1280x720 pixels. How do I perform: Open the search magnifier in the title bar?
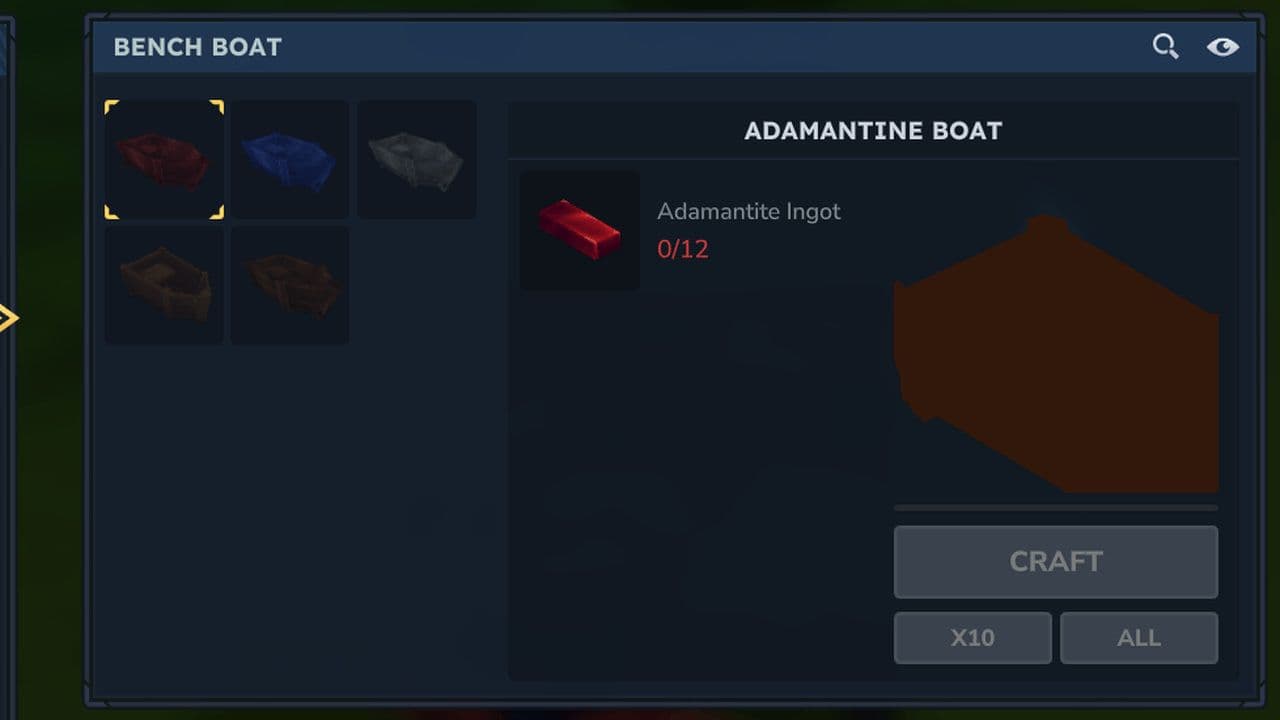coord(1165,46)
